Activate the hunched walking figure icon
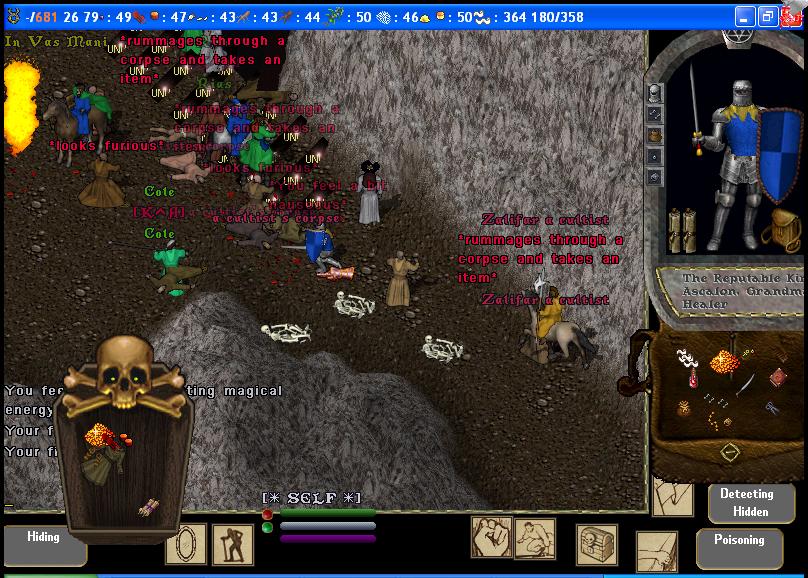This screenshot has height=578, width=808. (233, 544)
